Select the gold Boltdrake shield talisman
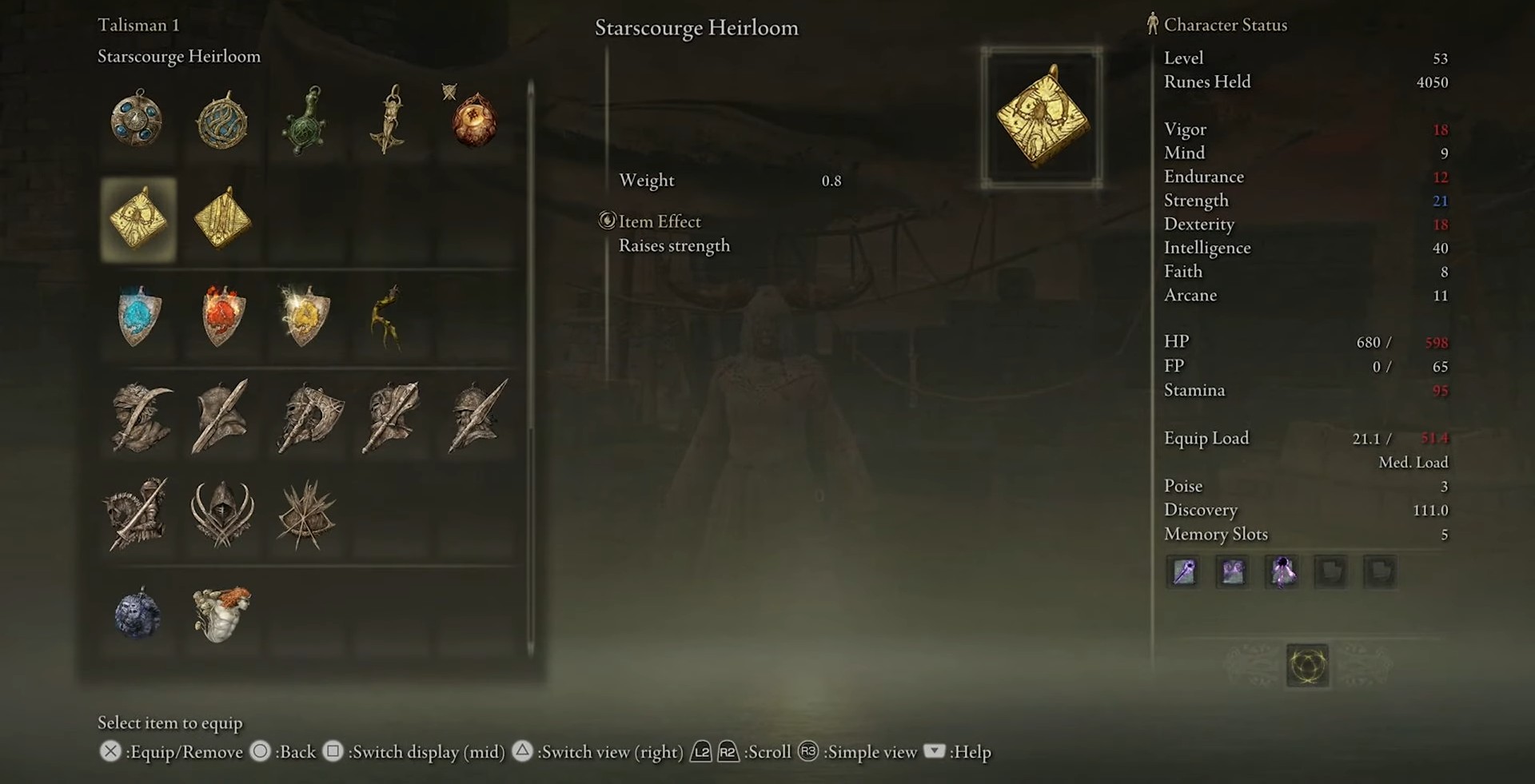This screenshot has height=784, width=1535. (306, 316)
